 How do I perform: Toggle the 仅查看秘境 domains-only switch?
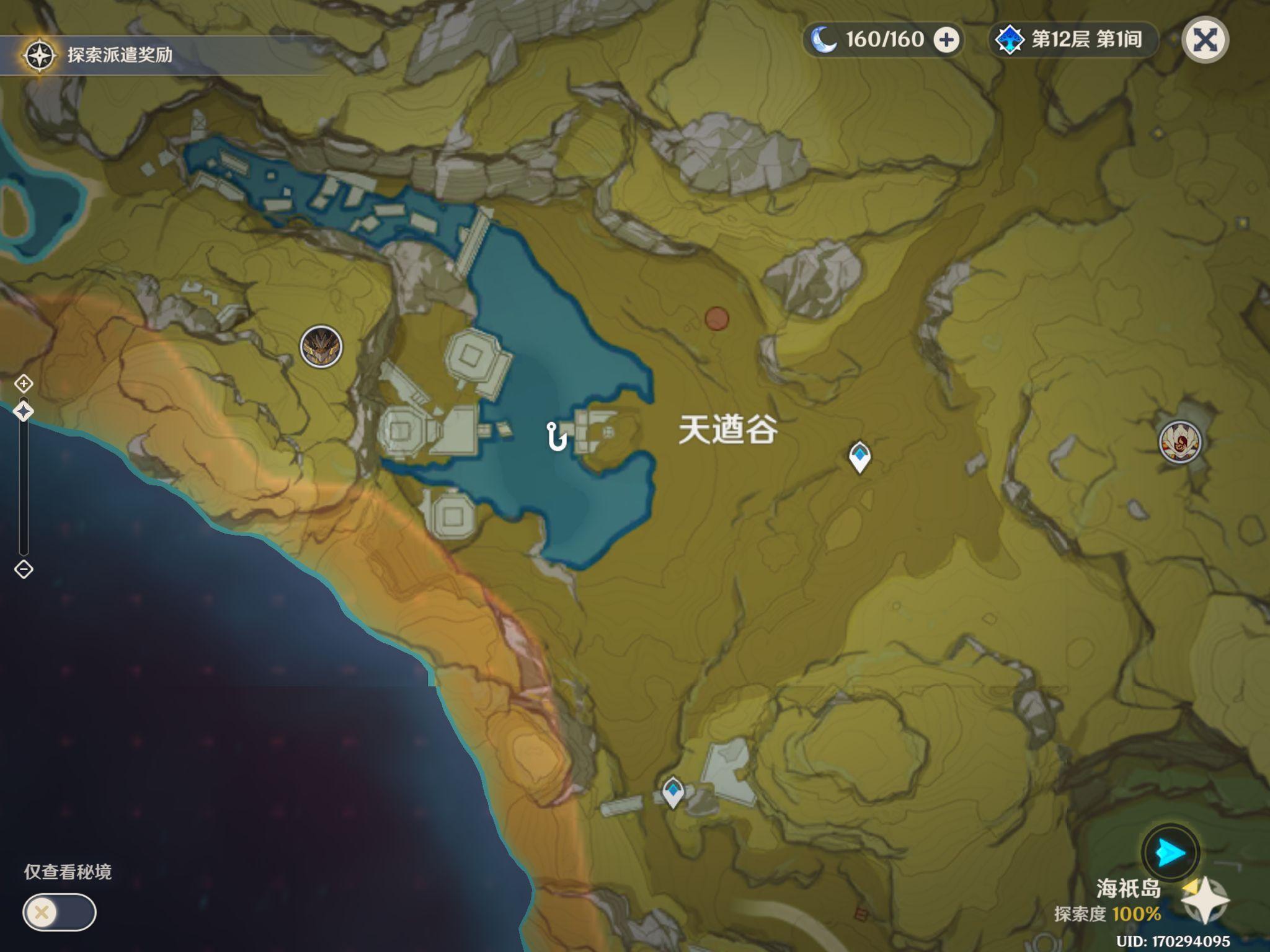tap(59, 912)
